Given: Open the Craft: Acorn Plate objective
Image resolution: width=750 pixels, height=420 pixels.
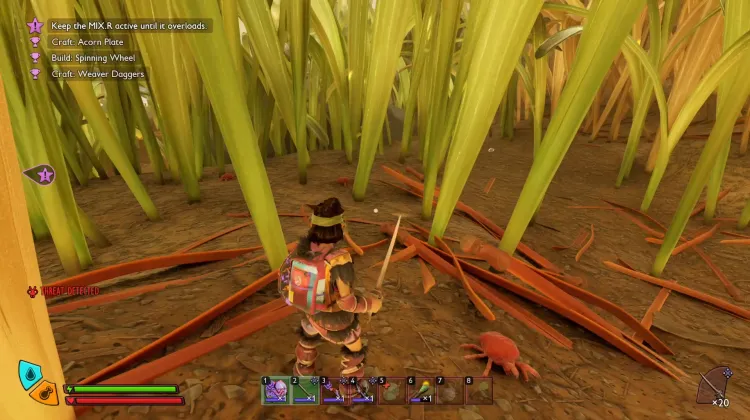Looking at the screenshot, I should tap(88, 42).
